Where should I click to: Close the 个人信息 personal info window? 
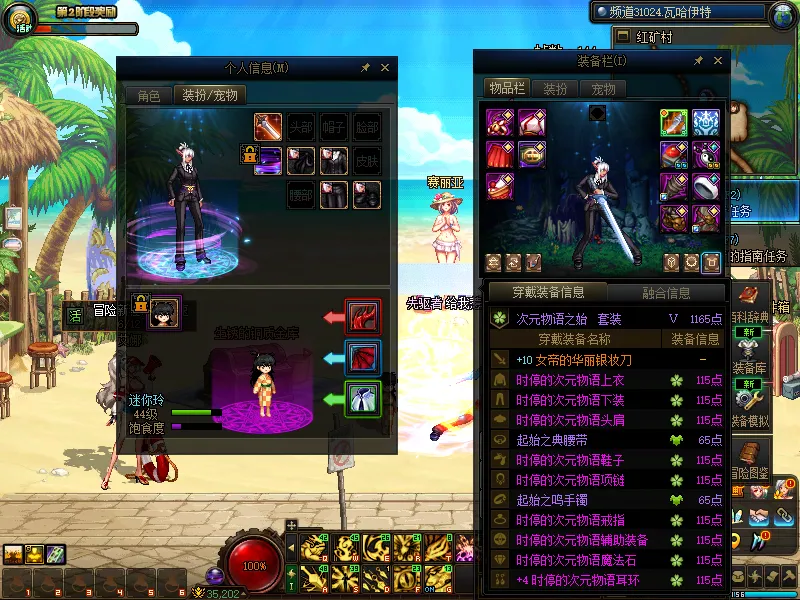click(385, 68)
